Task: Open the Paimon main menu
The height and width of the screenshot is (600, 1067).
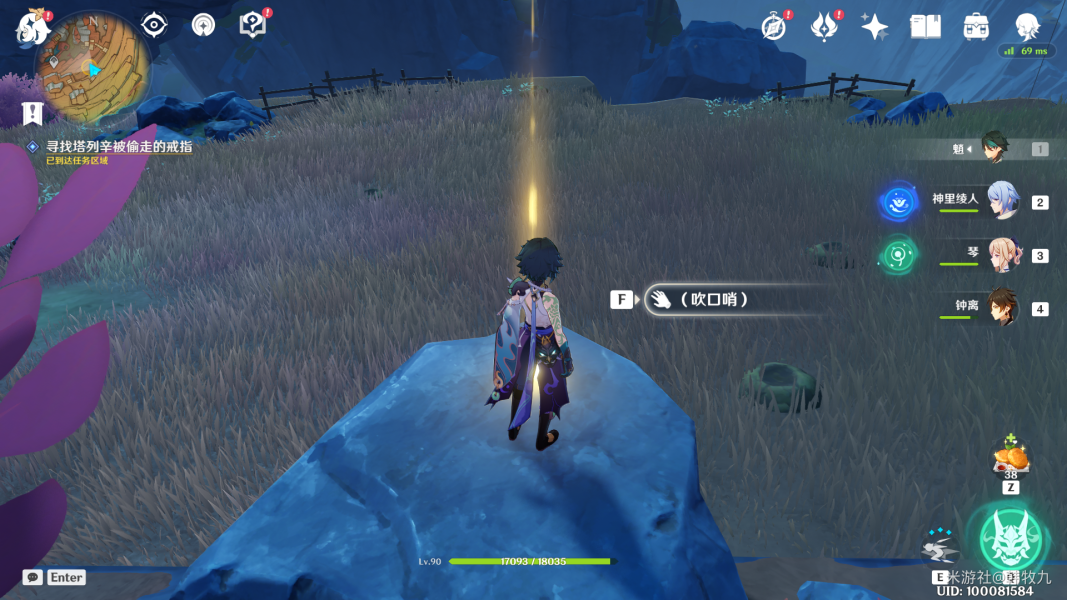Action: pyautogui.click(x=32, y=28)
